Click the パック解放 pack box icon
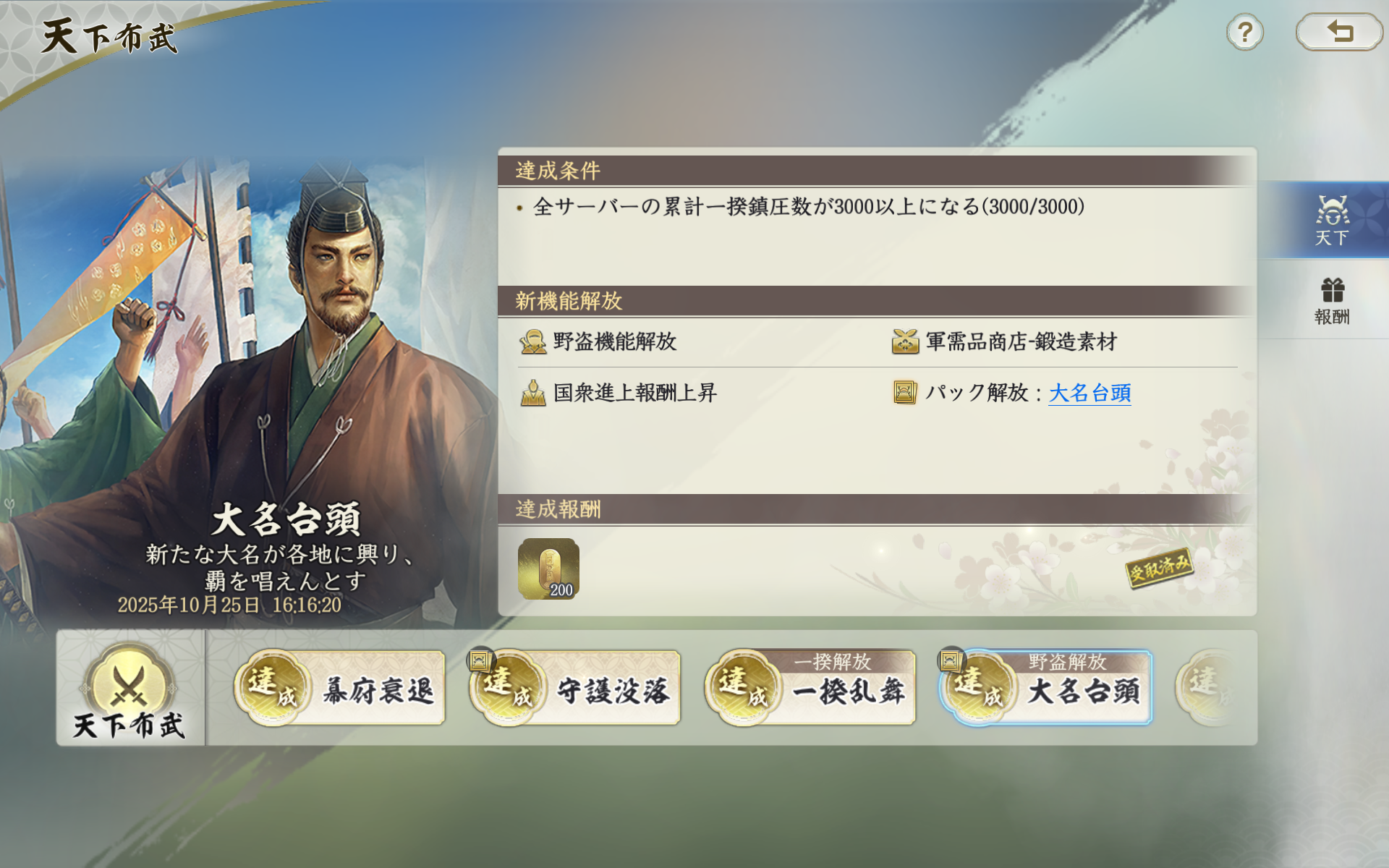Screen dimensions: 1389x868 905,393
